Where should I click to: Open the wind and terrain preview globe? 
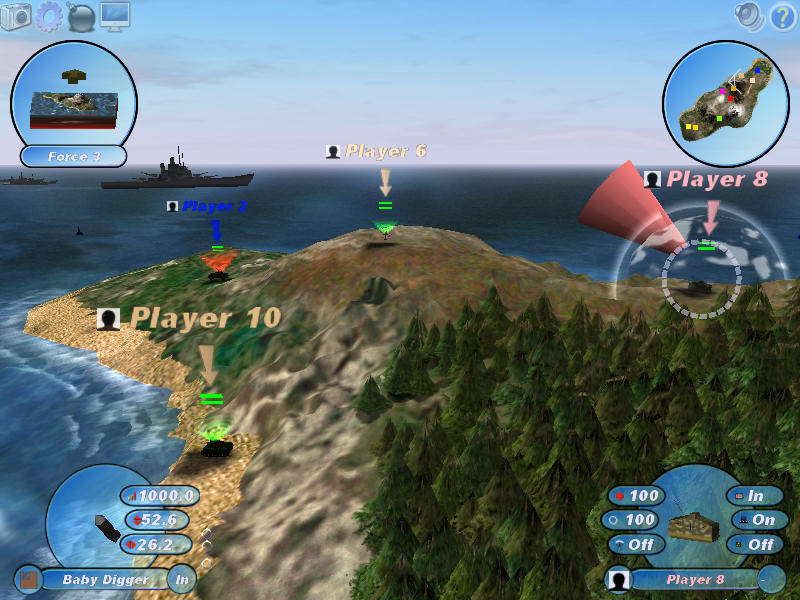tap(74, 95)
